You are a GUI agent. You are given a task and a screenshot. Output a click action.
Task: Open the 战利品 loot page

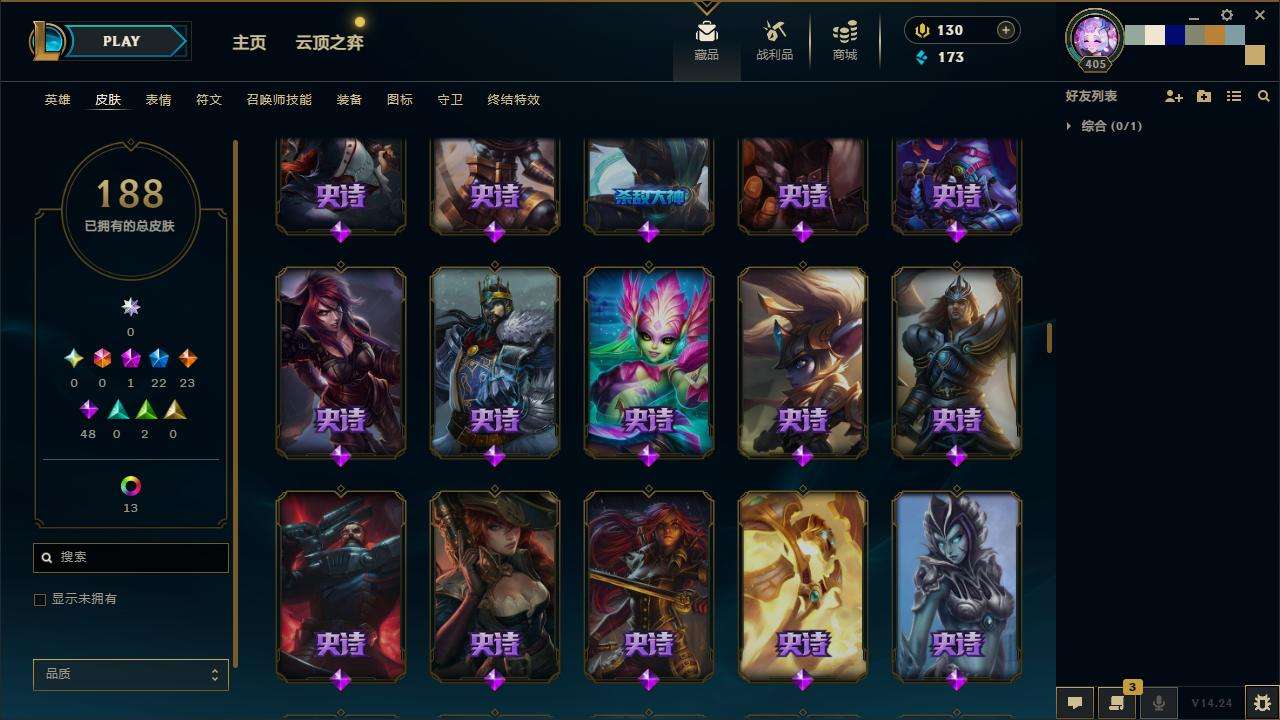(x=774, y=41)
